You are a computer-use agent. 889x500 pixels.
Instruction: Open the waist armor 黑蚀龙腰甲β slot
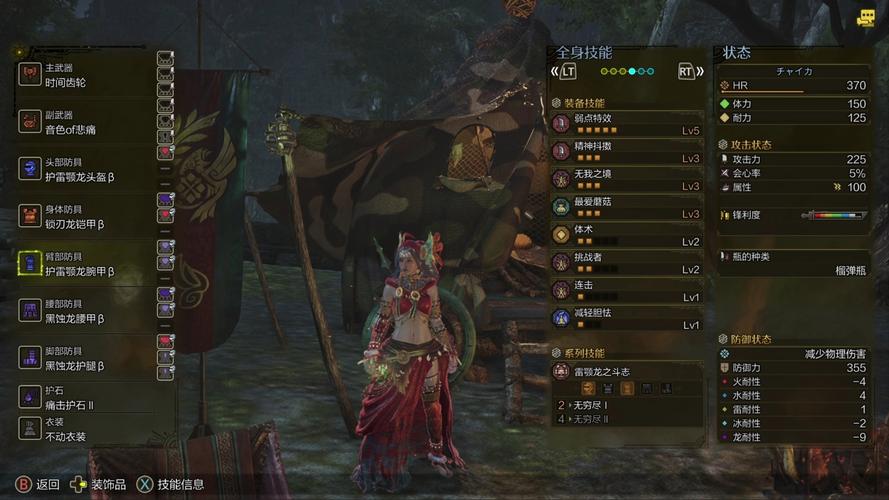(x=85, y=311)
